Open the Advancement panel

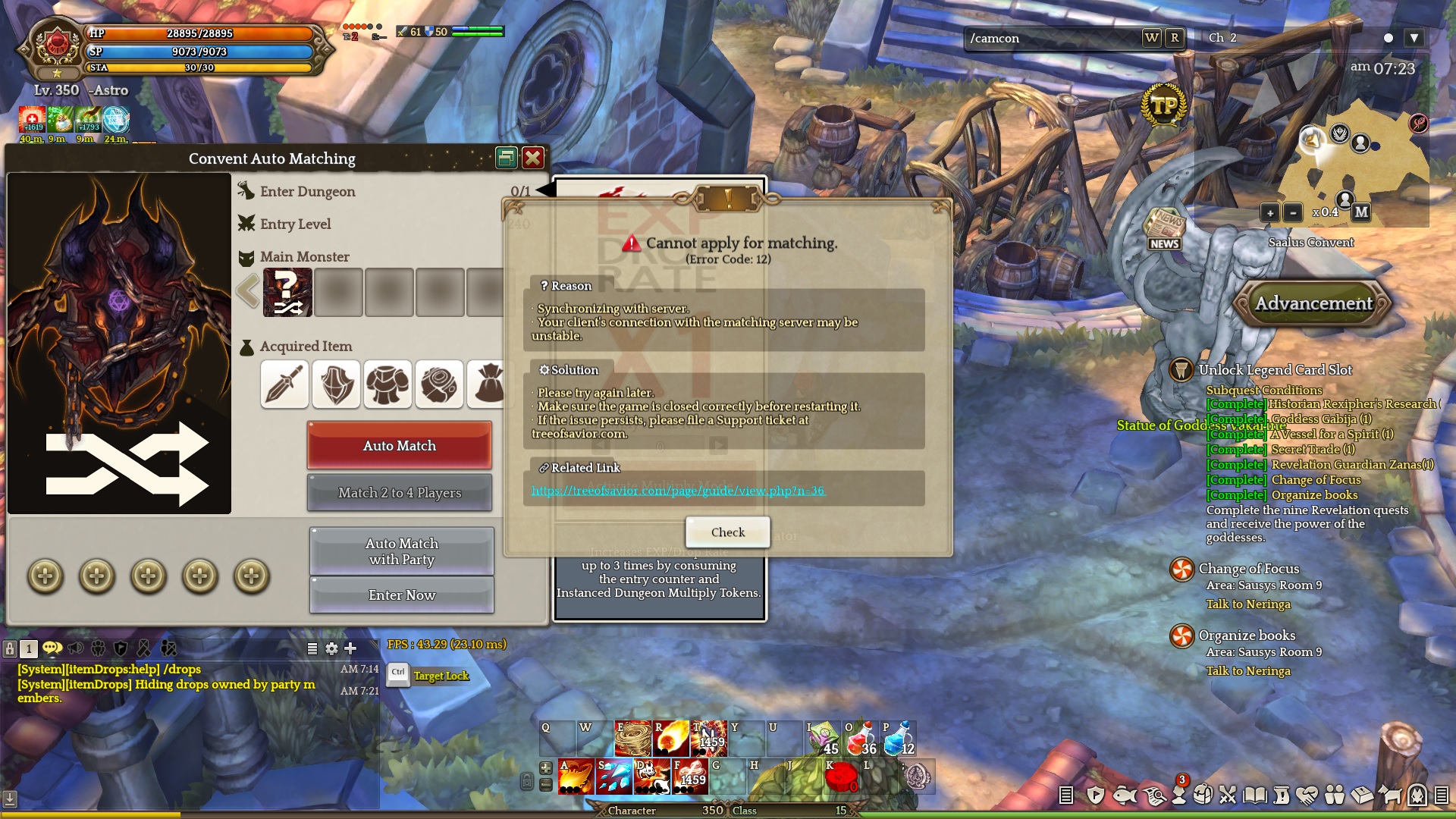tap(1313, 303)
